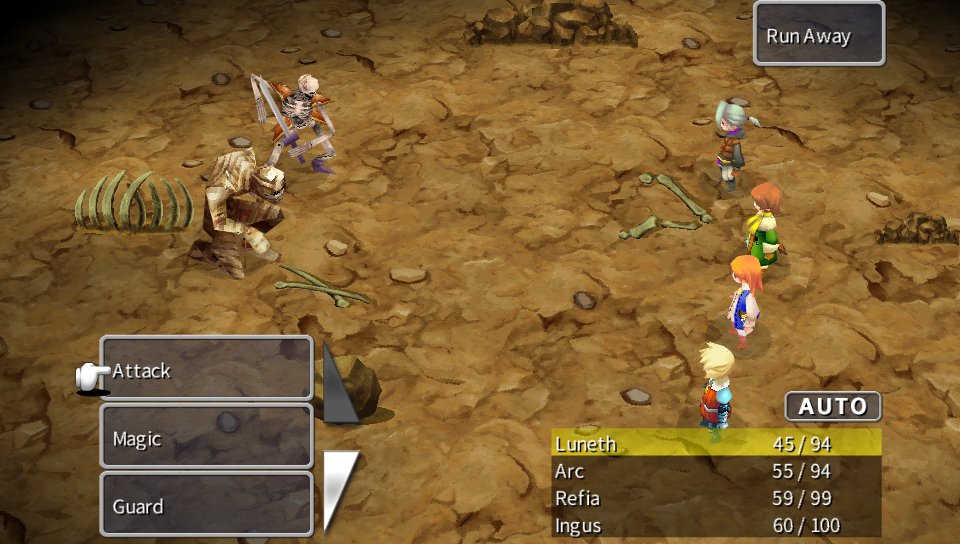Image resolution: width=960 pixels, height=544 pixels.
Task: Toggle the AUTO battle button
Action: 832,407
